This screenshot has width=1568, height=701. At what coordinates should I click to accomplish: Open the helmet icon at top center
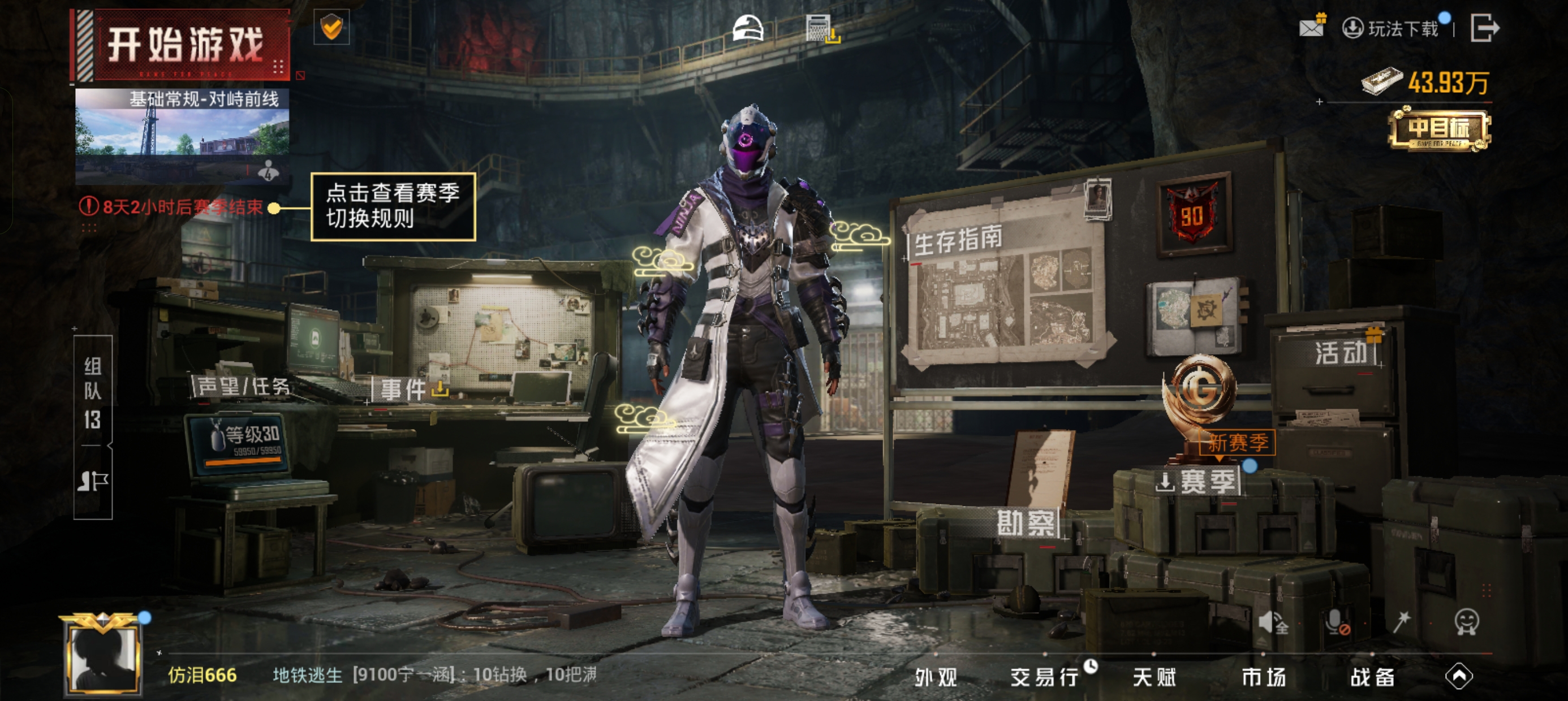[747, 28]
